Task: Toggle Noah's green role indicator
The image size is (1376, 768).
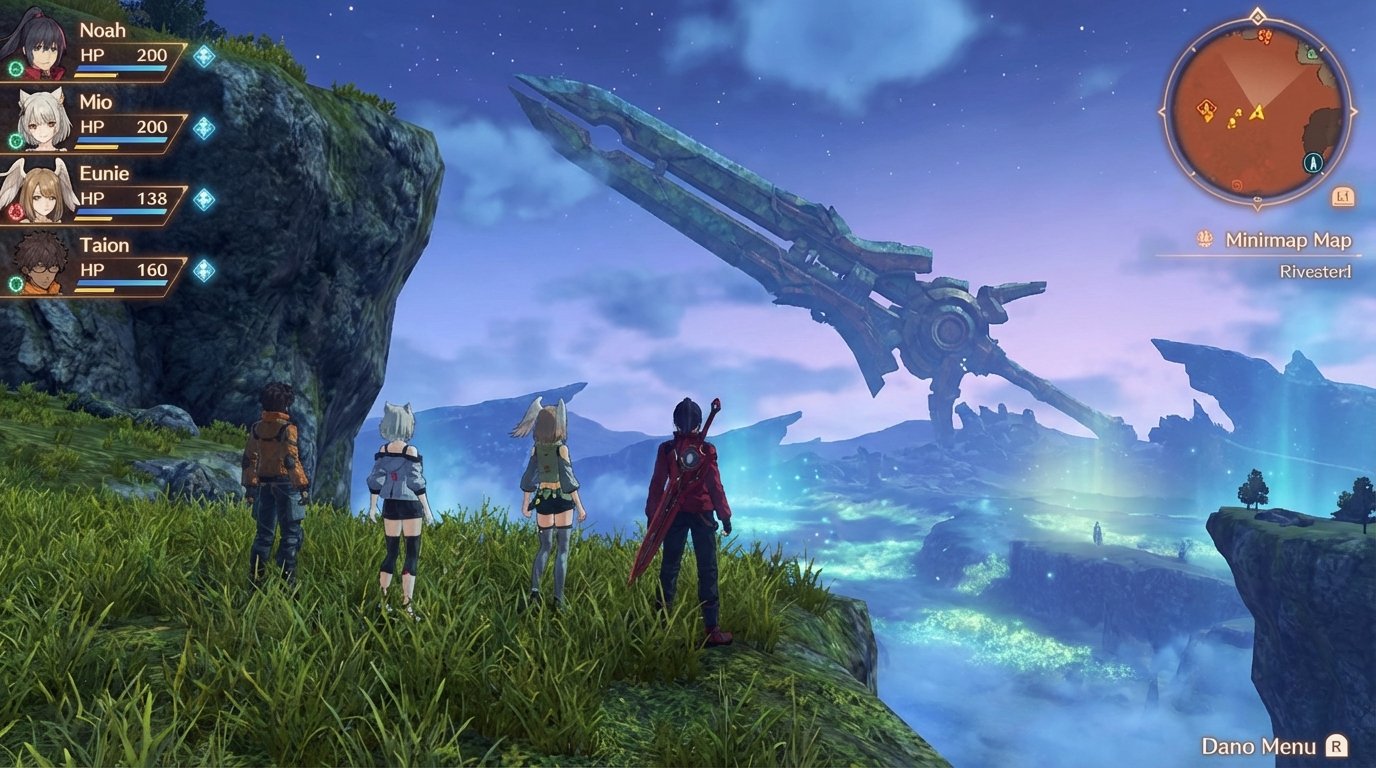Action: (14, 68)
